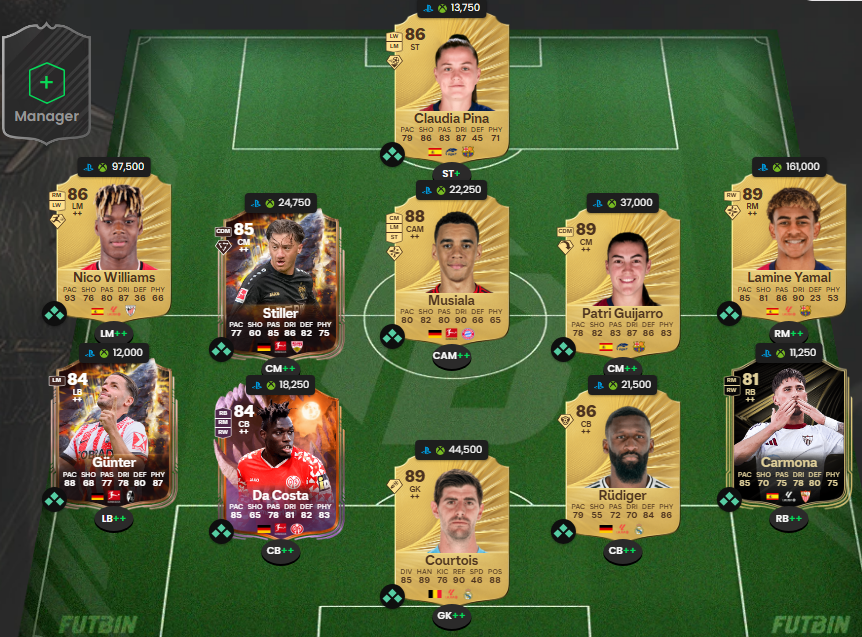Select the Claudia Pina striker card
This screenshot has height=637, width=862.
pyautogui.click(x=451, y=85)
